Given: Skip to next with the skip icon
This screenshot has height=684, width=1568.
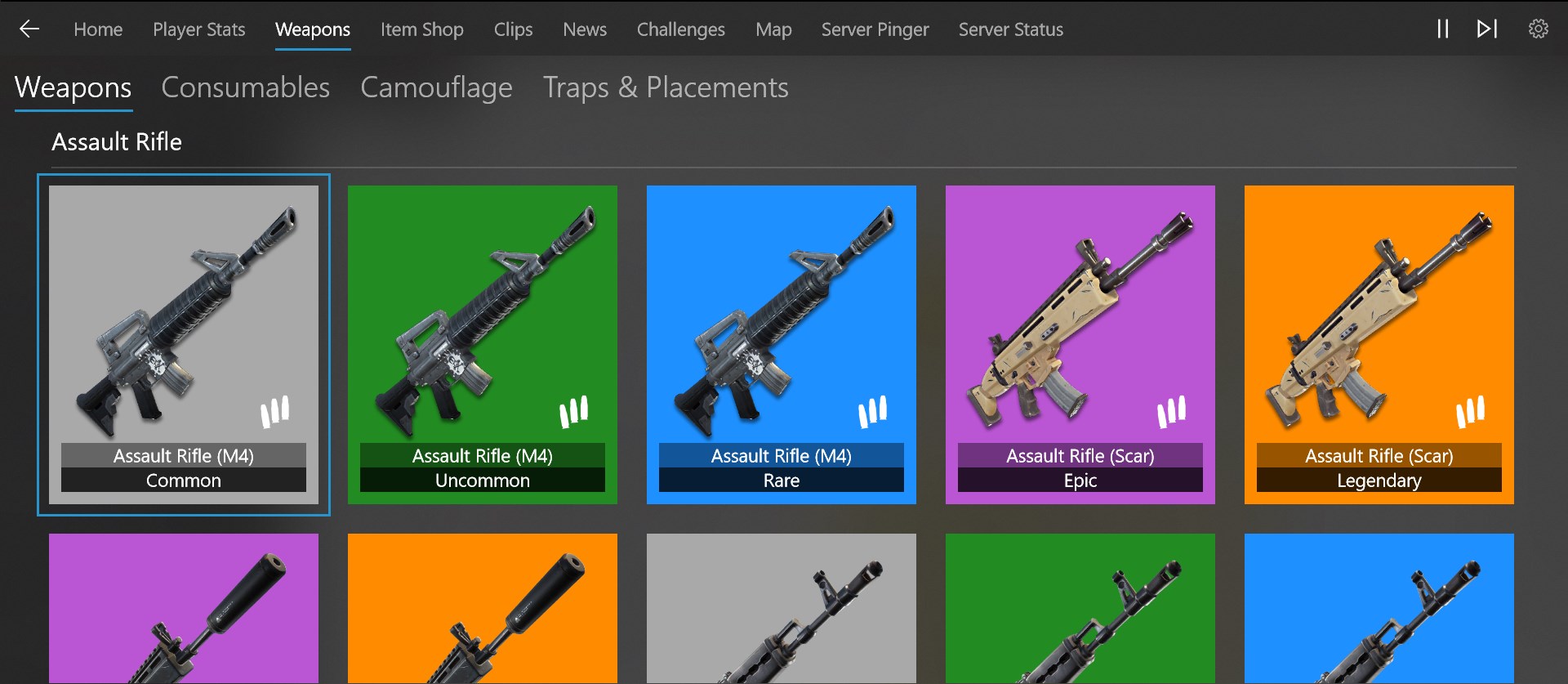Looking at the screenshot, I should tap(1486, 29).
